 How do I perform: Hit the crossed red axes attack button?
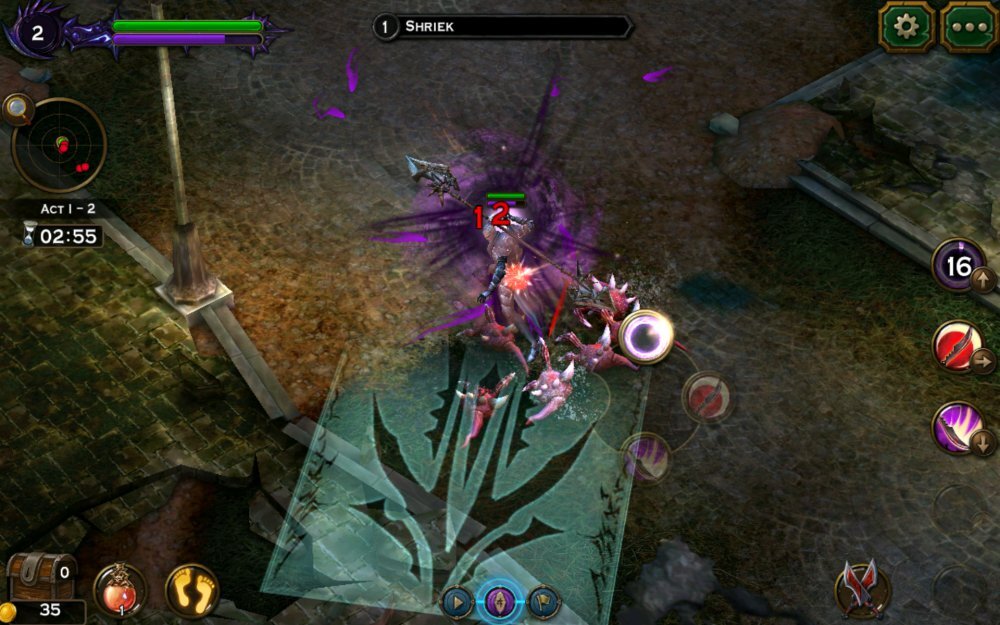tap(861, 587)
